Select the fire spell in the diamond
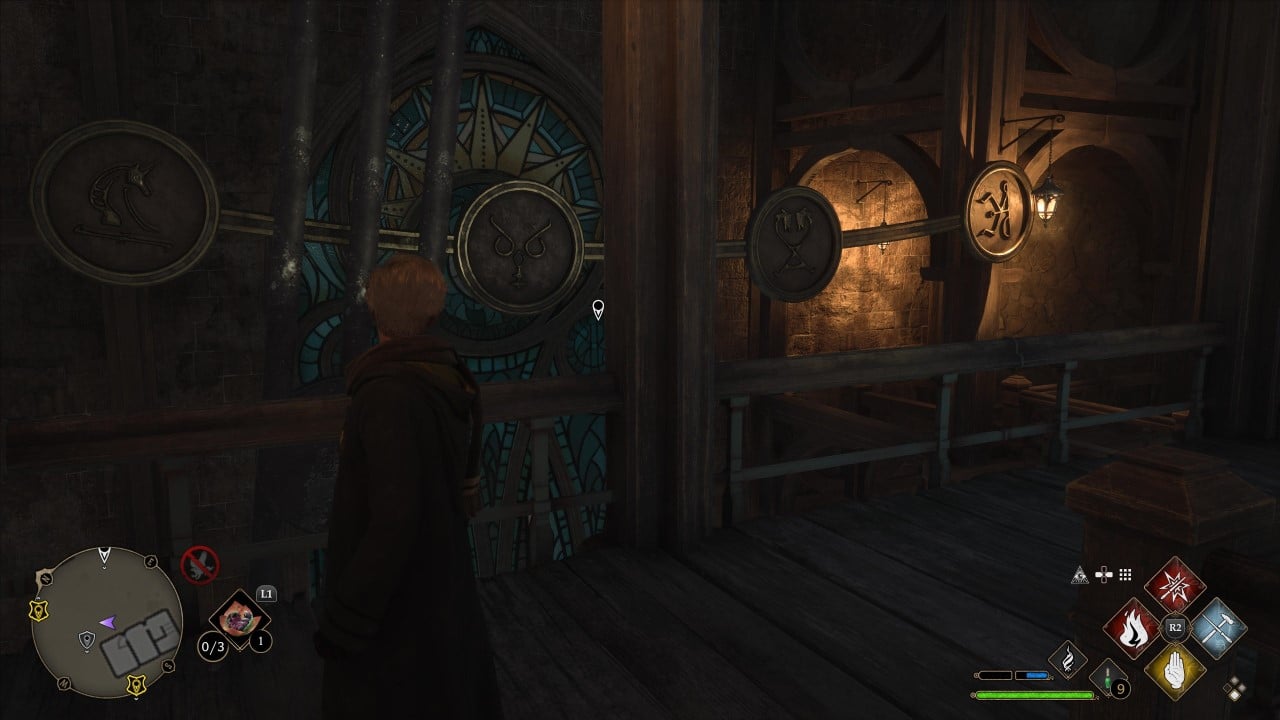Screen dimensions: 1280x720 (1134, 626)
